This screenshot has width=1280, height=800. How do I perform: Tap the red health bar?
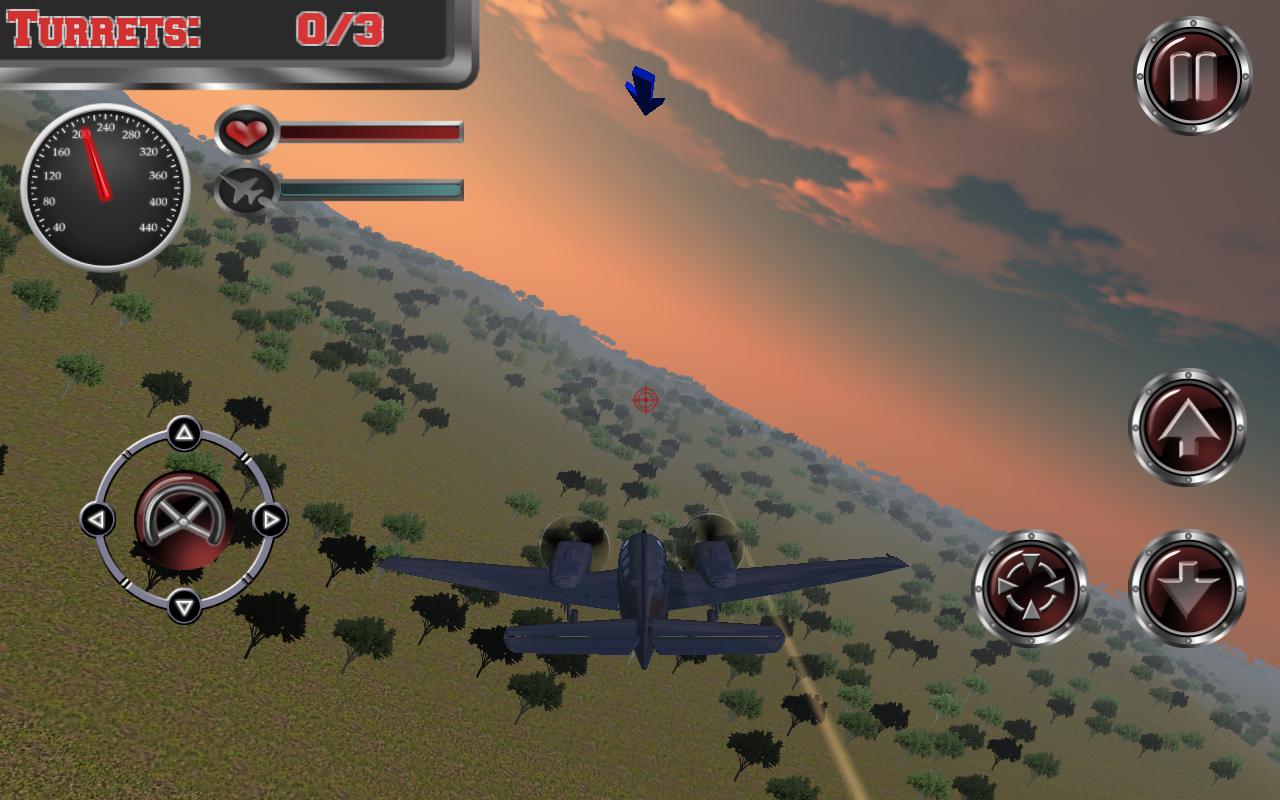[x=372, y=129]
